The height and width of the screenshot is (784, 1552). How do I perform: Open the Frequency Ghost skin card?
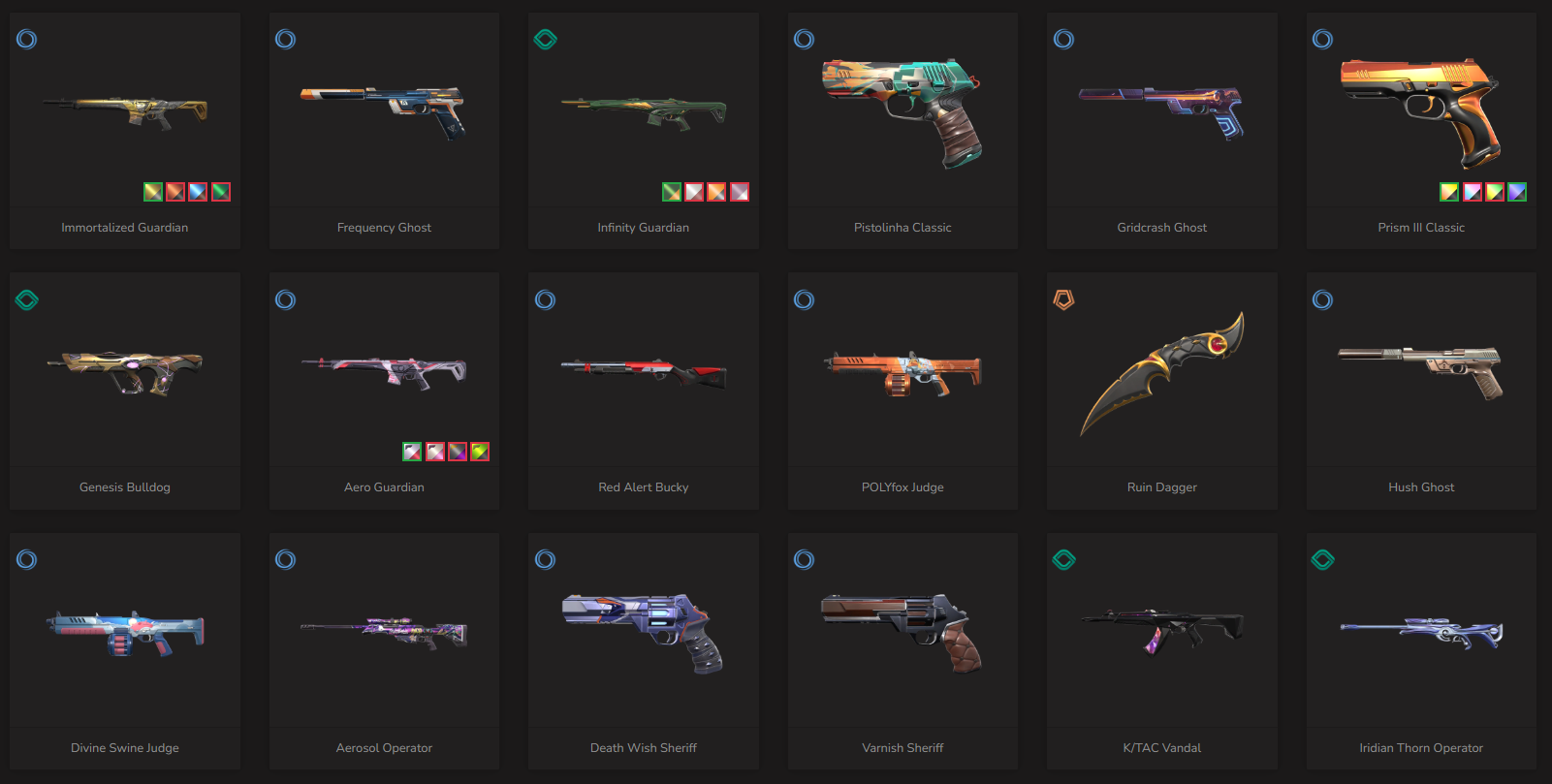[x=384, y=116]
